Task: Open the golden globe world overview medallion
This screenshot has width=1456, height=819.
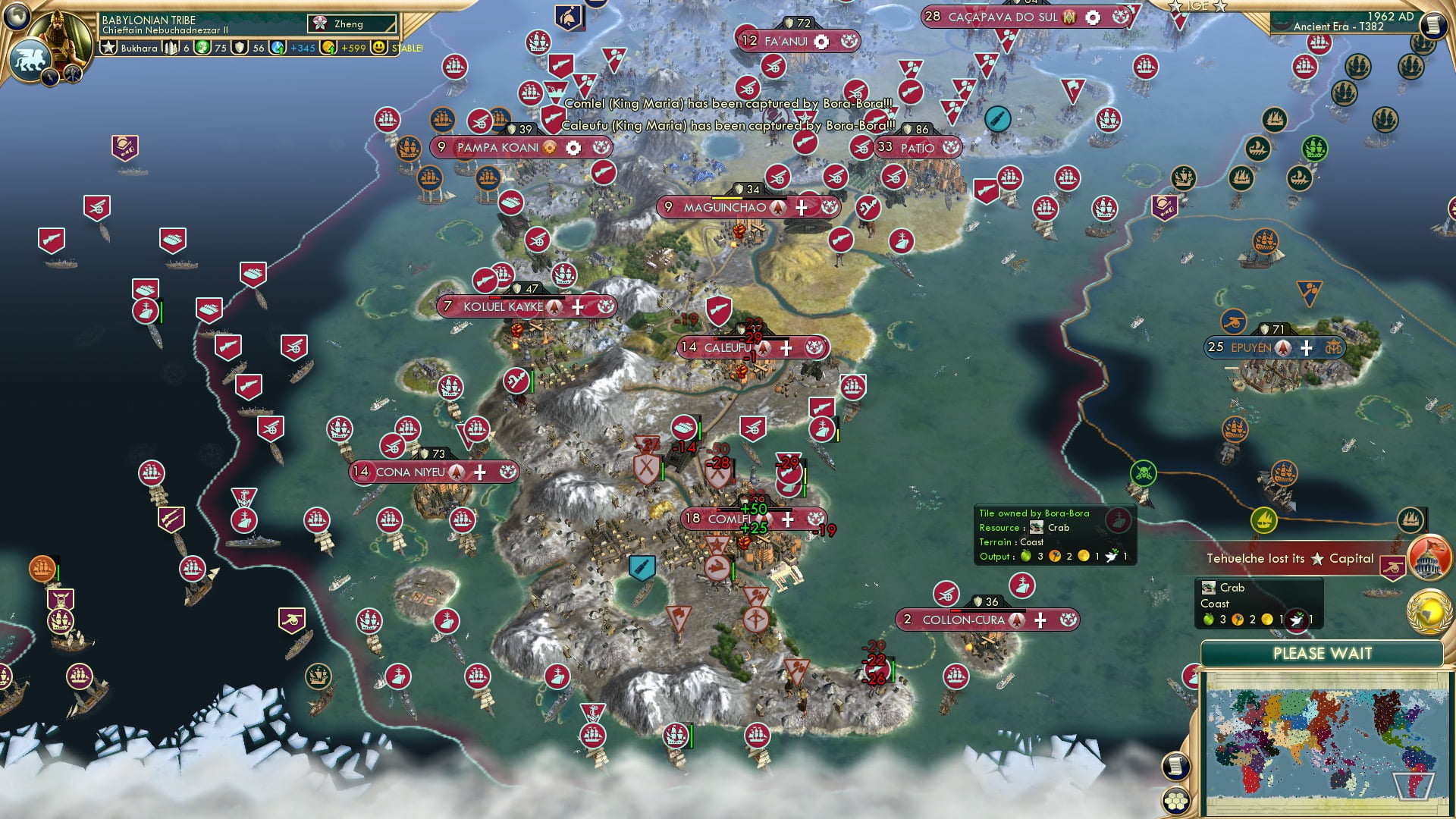Action: coord(1428,613)
